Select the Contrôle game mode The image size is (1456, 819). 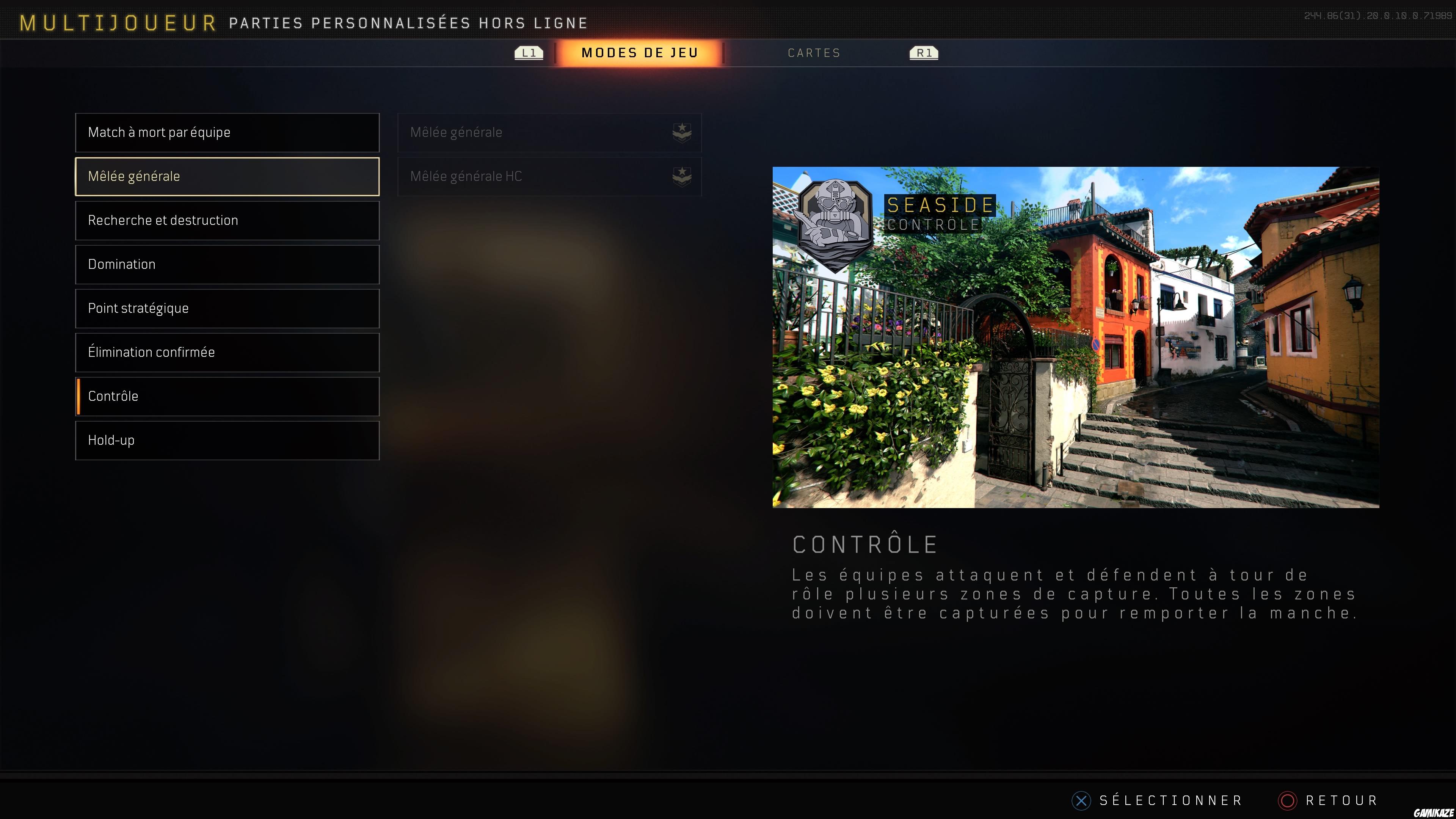[226, 396]
